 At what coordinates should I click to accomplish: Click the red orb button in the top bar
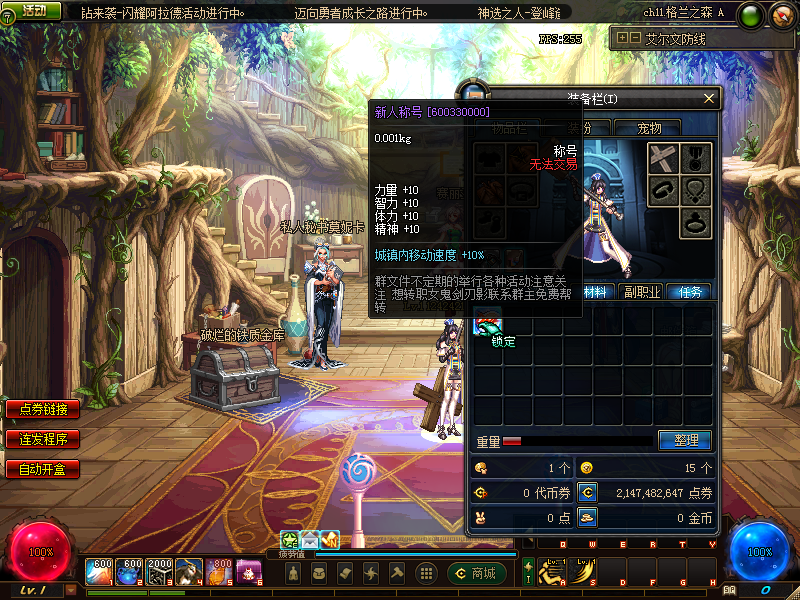(x=781, y=14)
